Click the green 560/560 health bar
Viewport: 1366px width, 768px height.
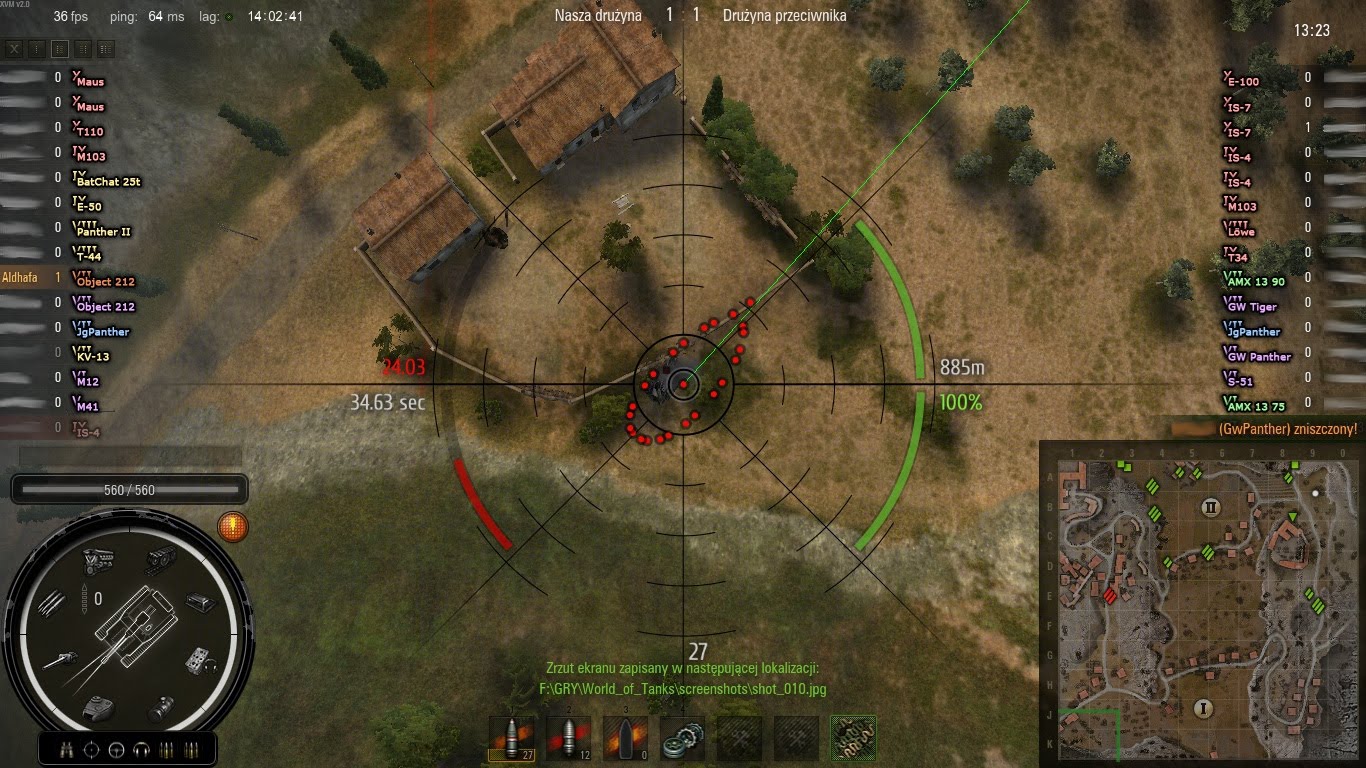(128, 490)
